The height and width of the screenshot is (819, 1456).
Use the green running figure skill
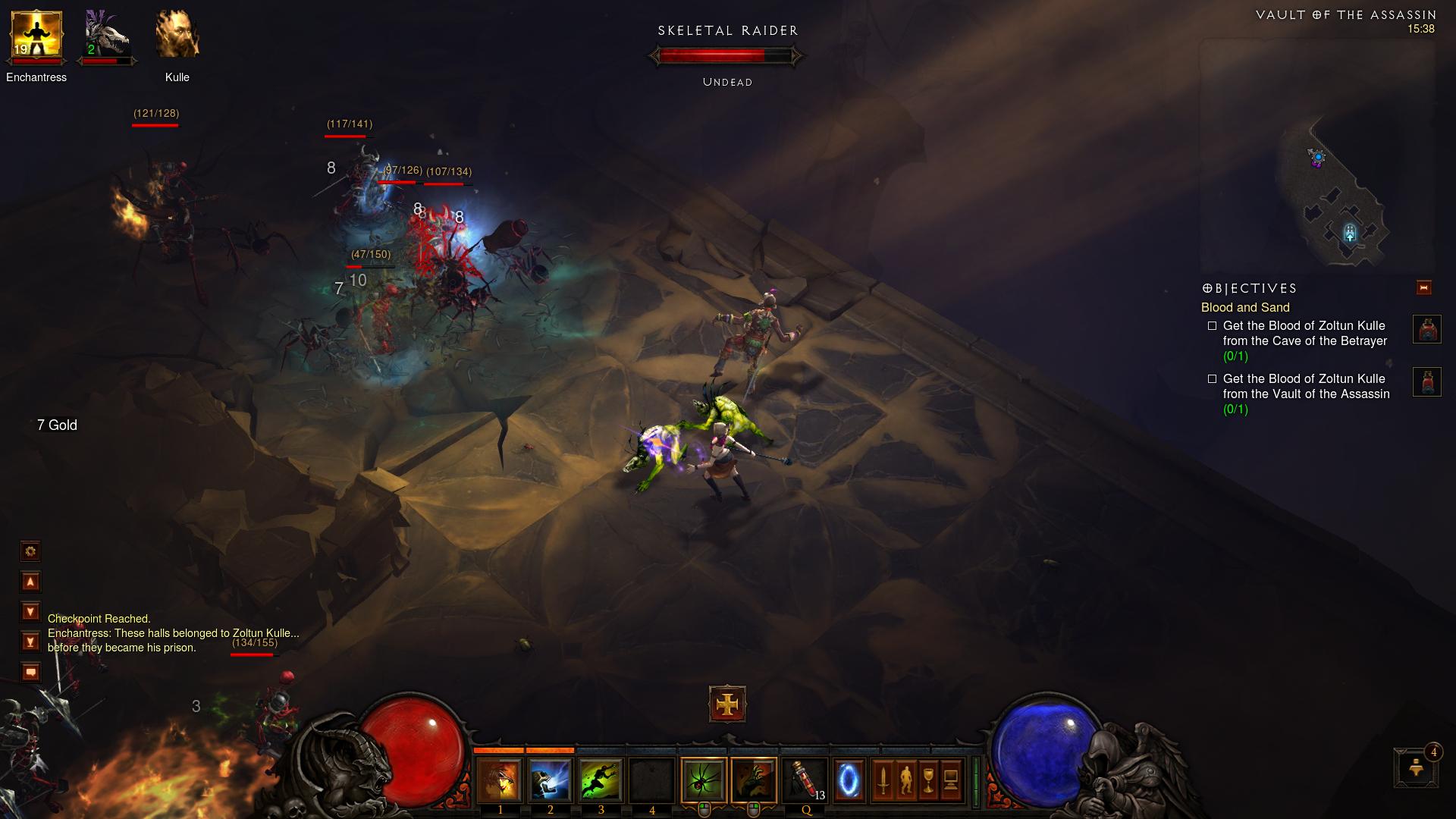pos(601,780)
